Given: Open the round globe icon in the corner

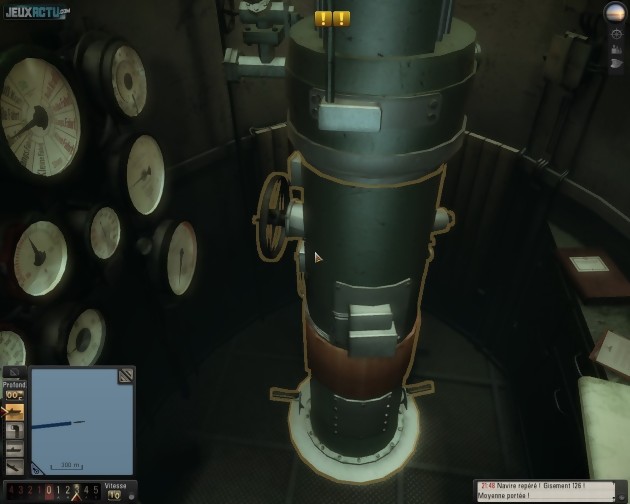Looking at the screenshot, I should (615, 12).
